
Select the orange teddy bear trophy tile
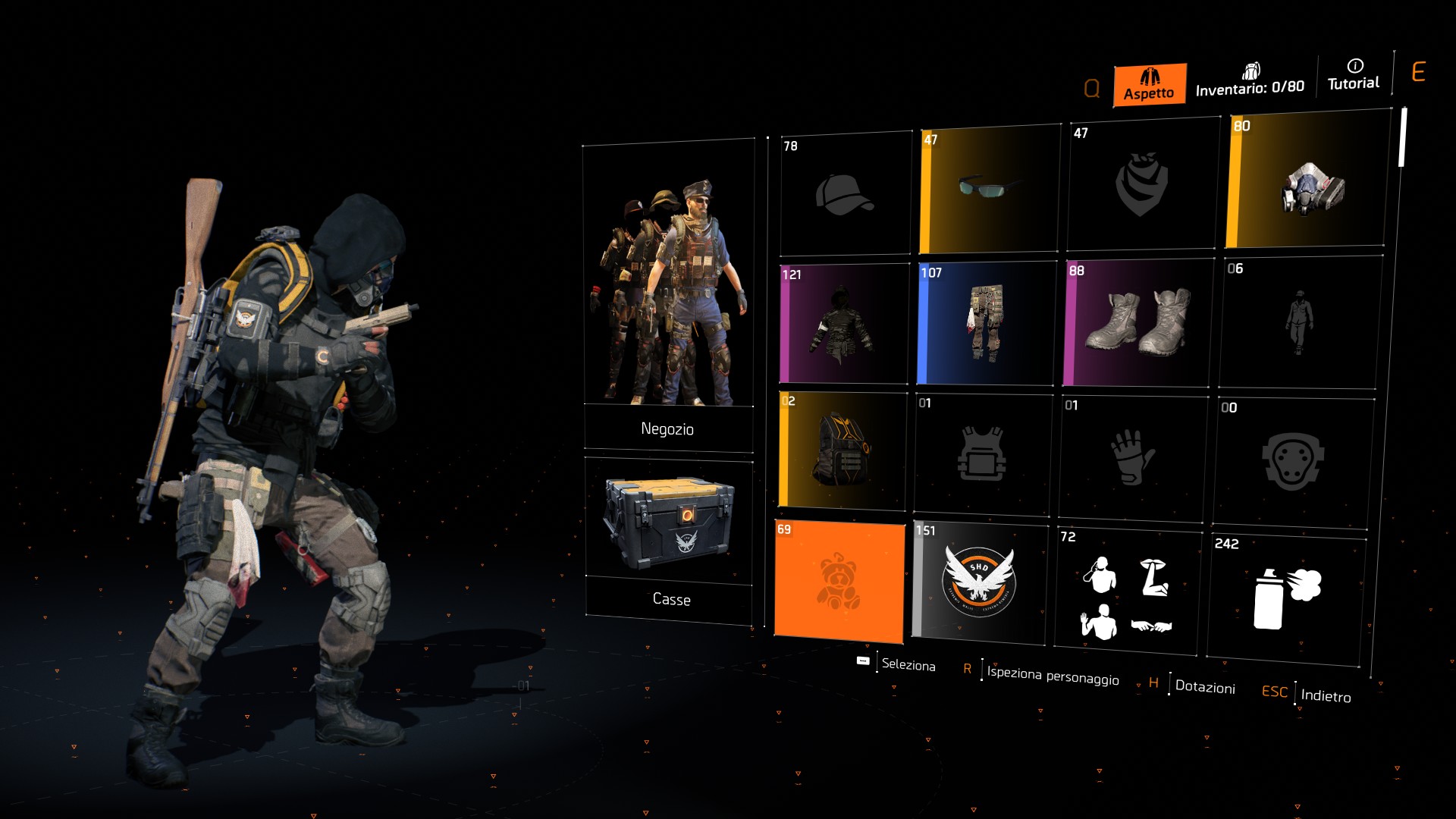pyautogui.click(x=839, y=581)
